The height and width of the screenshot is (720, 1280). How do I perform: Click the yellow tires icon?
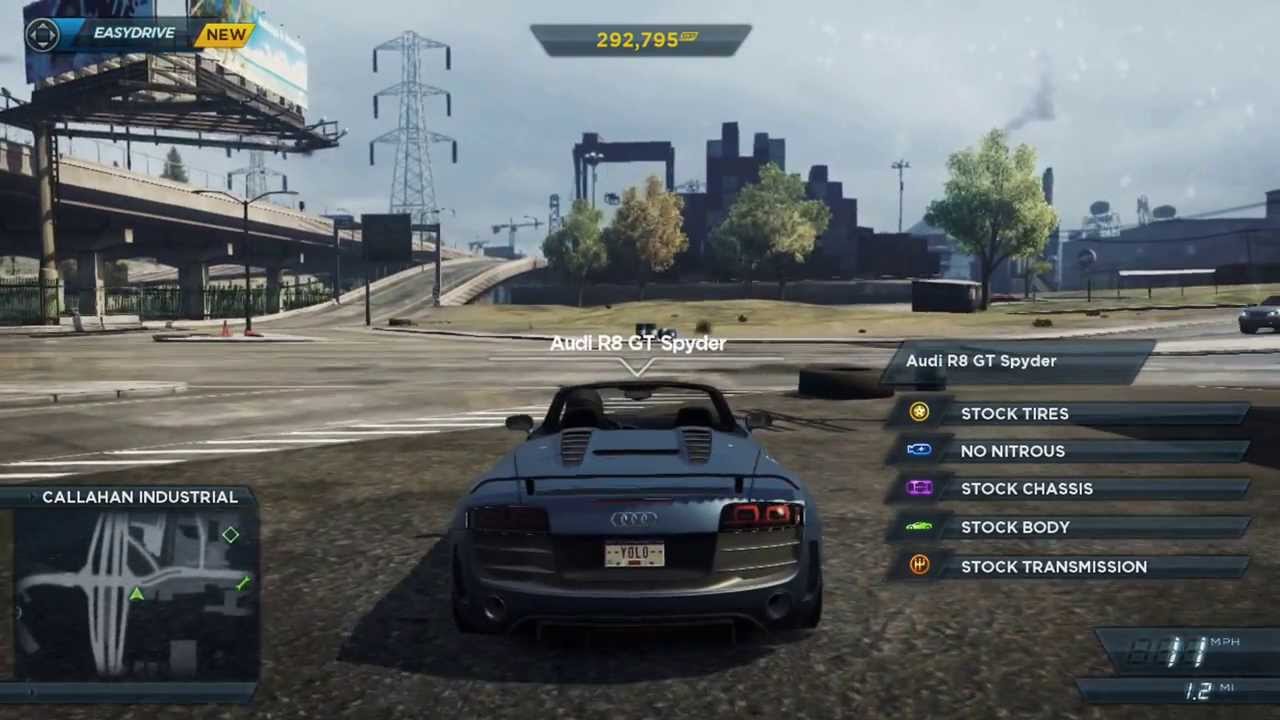[919, 412]
